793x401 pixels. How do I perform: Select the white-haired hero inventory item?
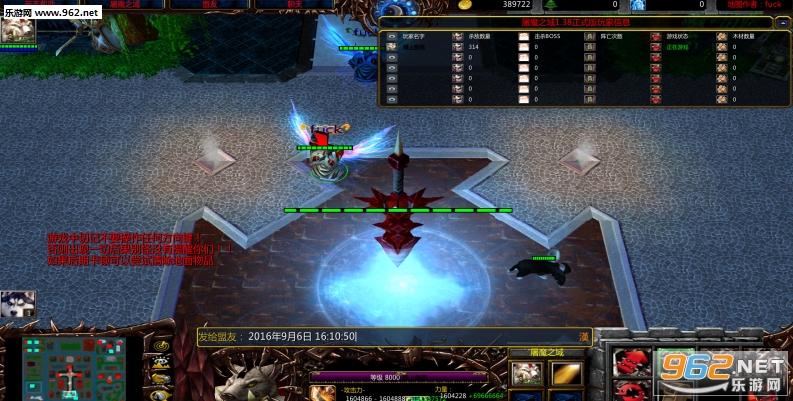click(526, 374)
